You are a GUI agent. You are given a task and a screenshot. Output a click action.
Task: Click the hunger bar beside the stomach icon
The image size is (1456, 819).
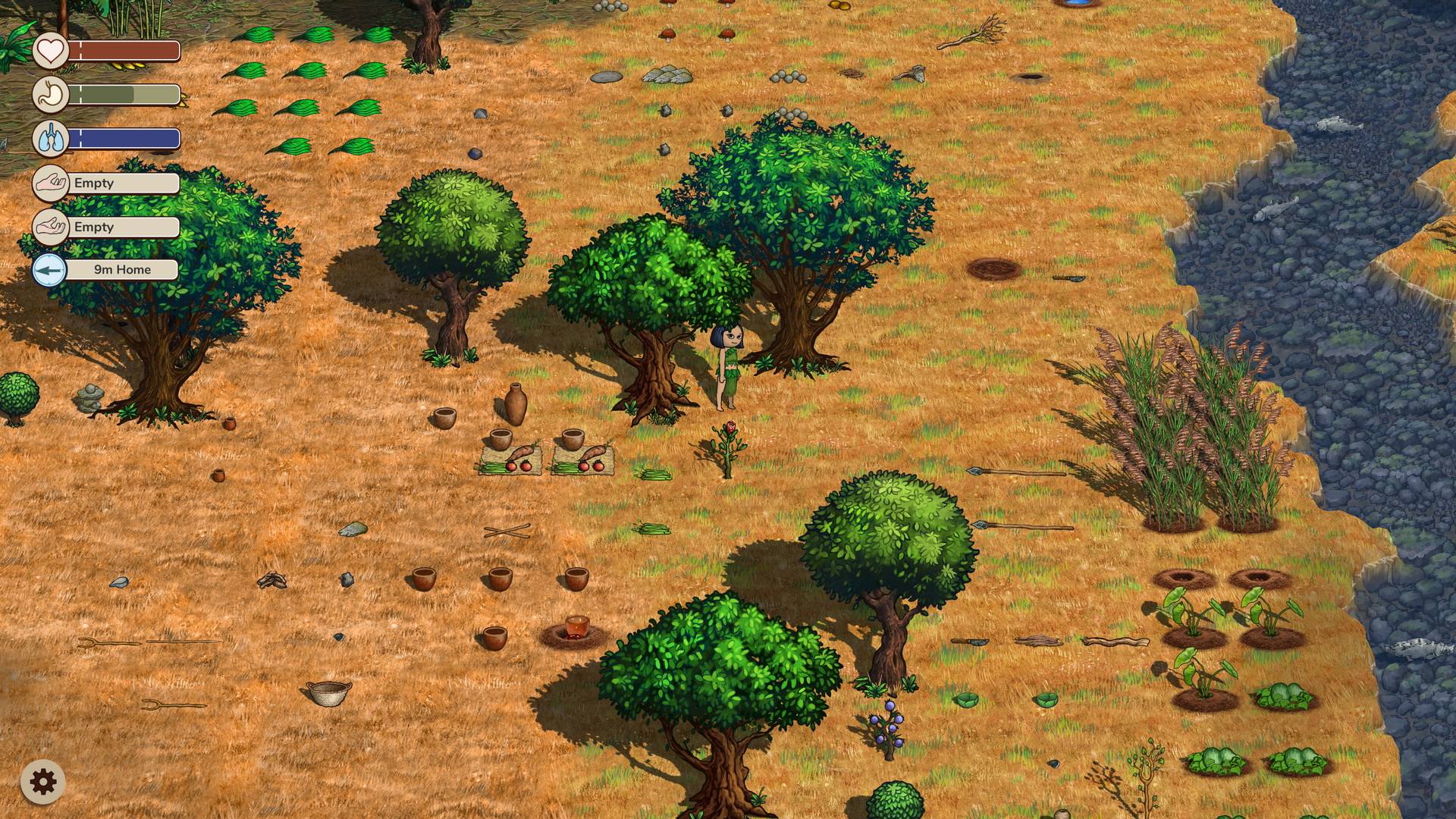127,95
